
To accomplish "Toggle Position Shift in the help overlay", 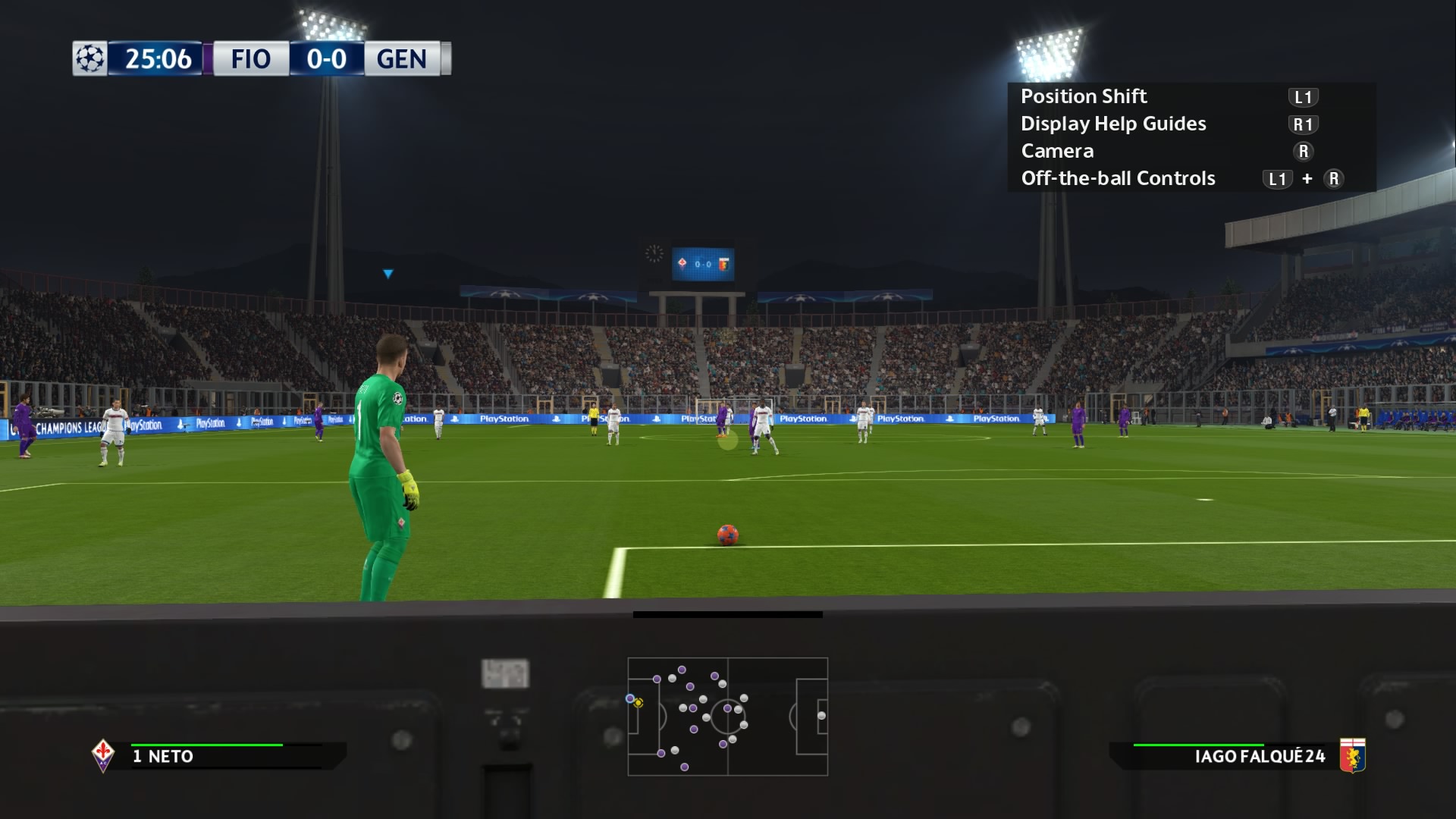I will pos(1084,96).
